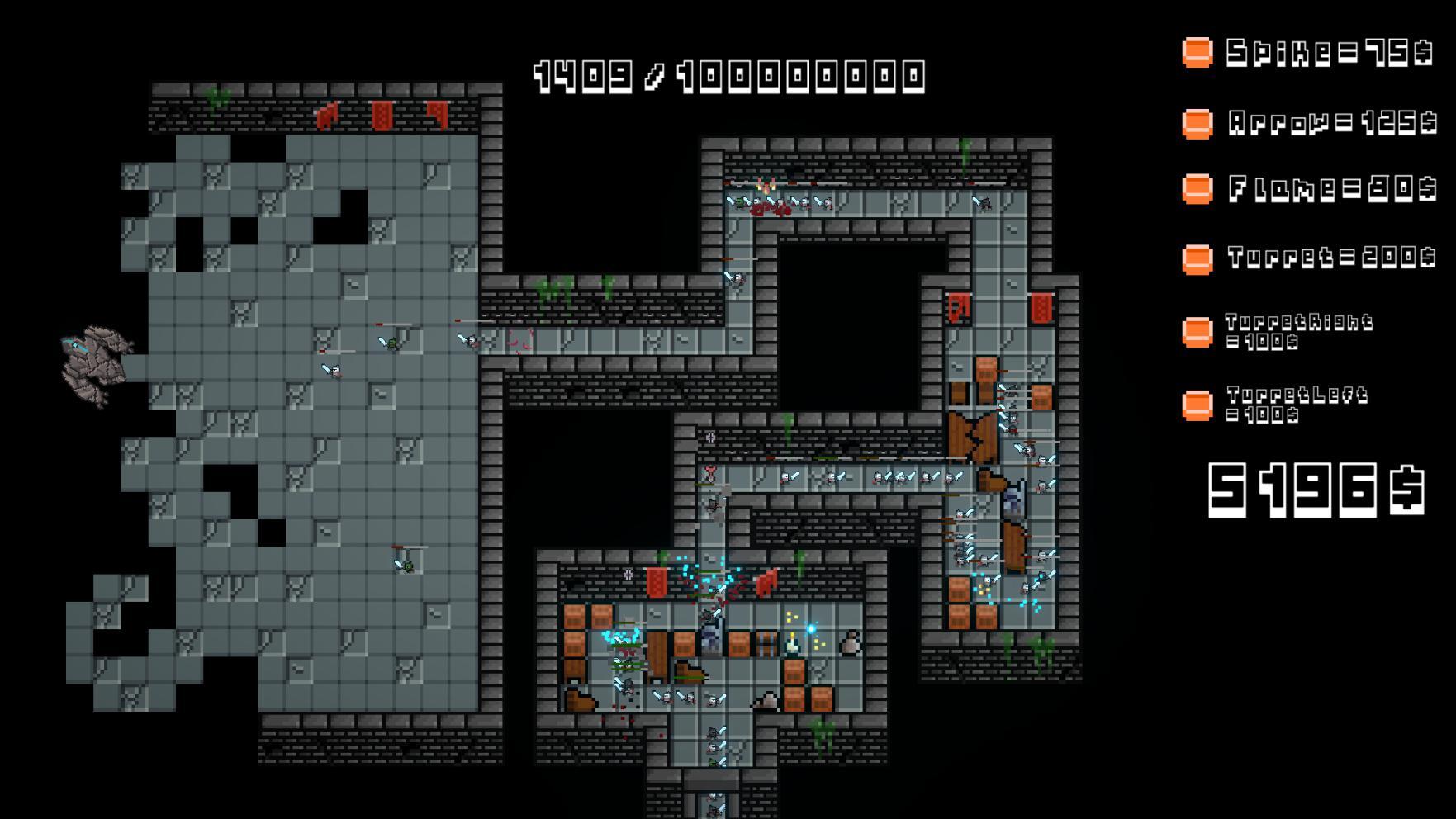The width and height of the screenshot is (1456, 819).
Task: Select the TurretLeft option for 100$
Action: coord(1198,405)
